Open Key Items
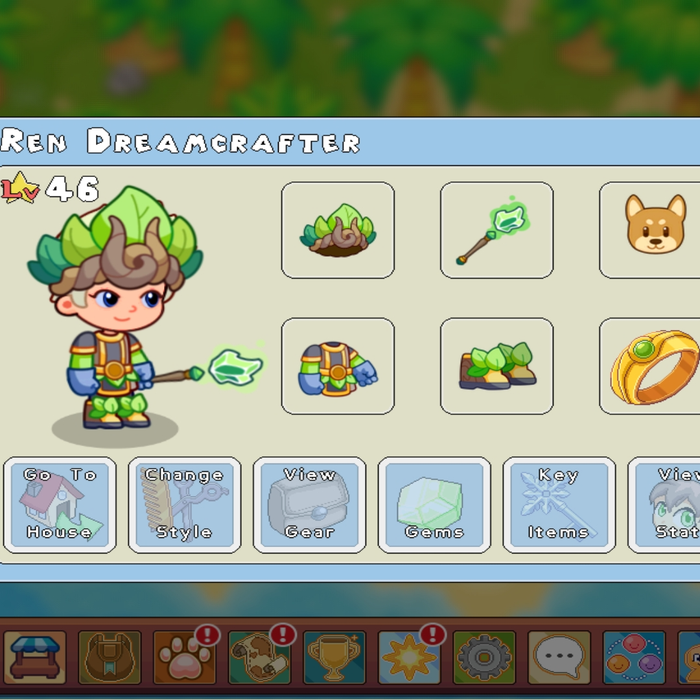Screen dimensions: 700x700 click(558, 505)
